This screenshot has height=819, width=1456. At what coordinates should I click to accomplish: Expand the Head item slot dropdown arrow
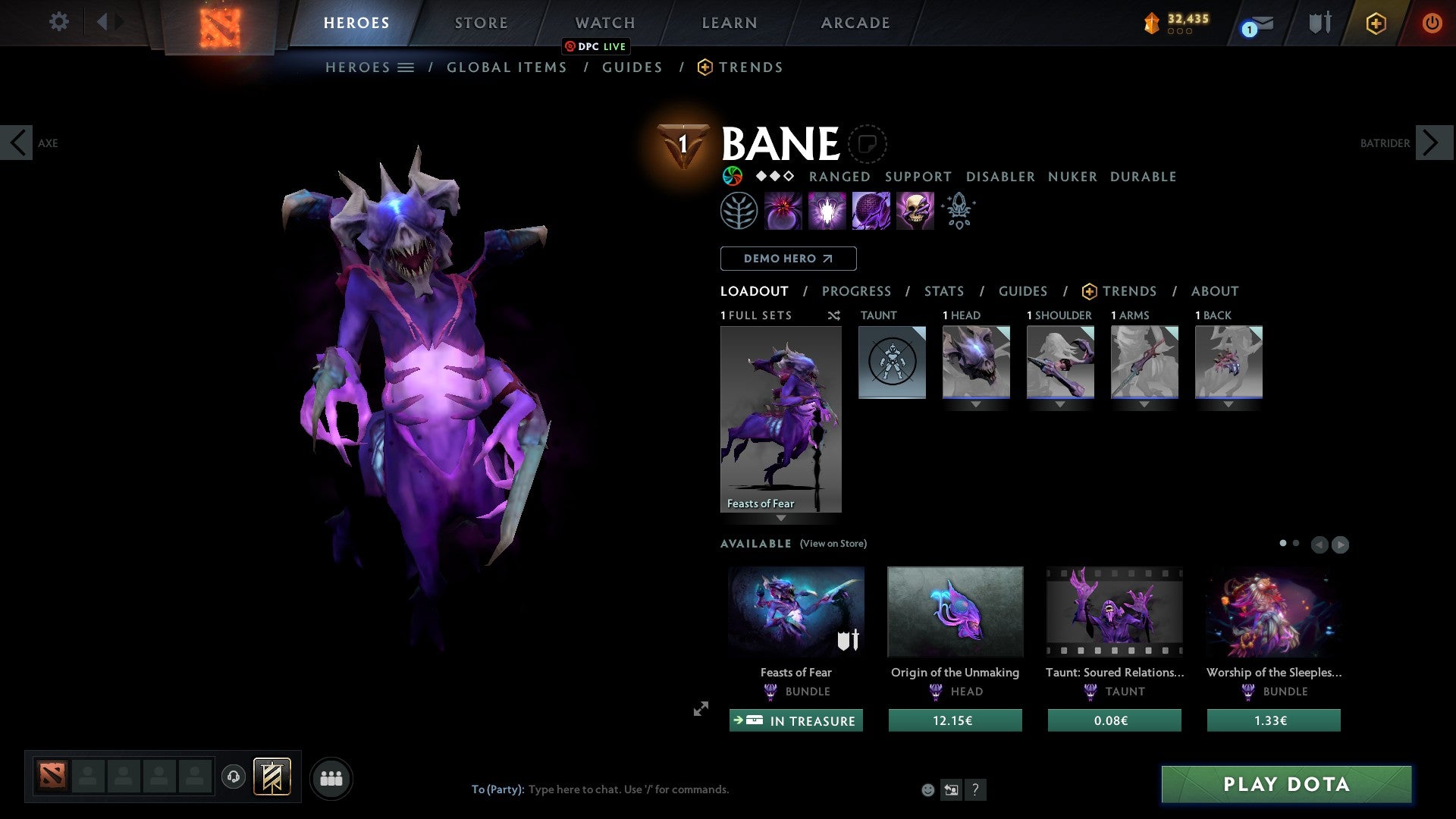(976, 404)
